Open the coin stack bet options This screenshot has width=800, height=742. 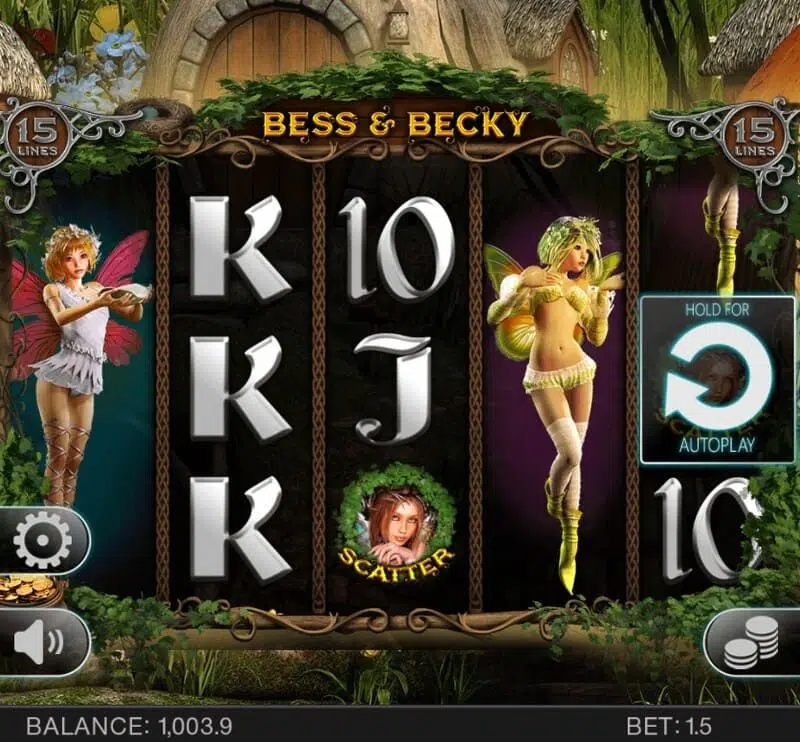click(x=751, y=642)
